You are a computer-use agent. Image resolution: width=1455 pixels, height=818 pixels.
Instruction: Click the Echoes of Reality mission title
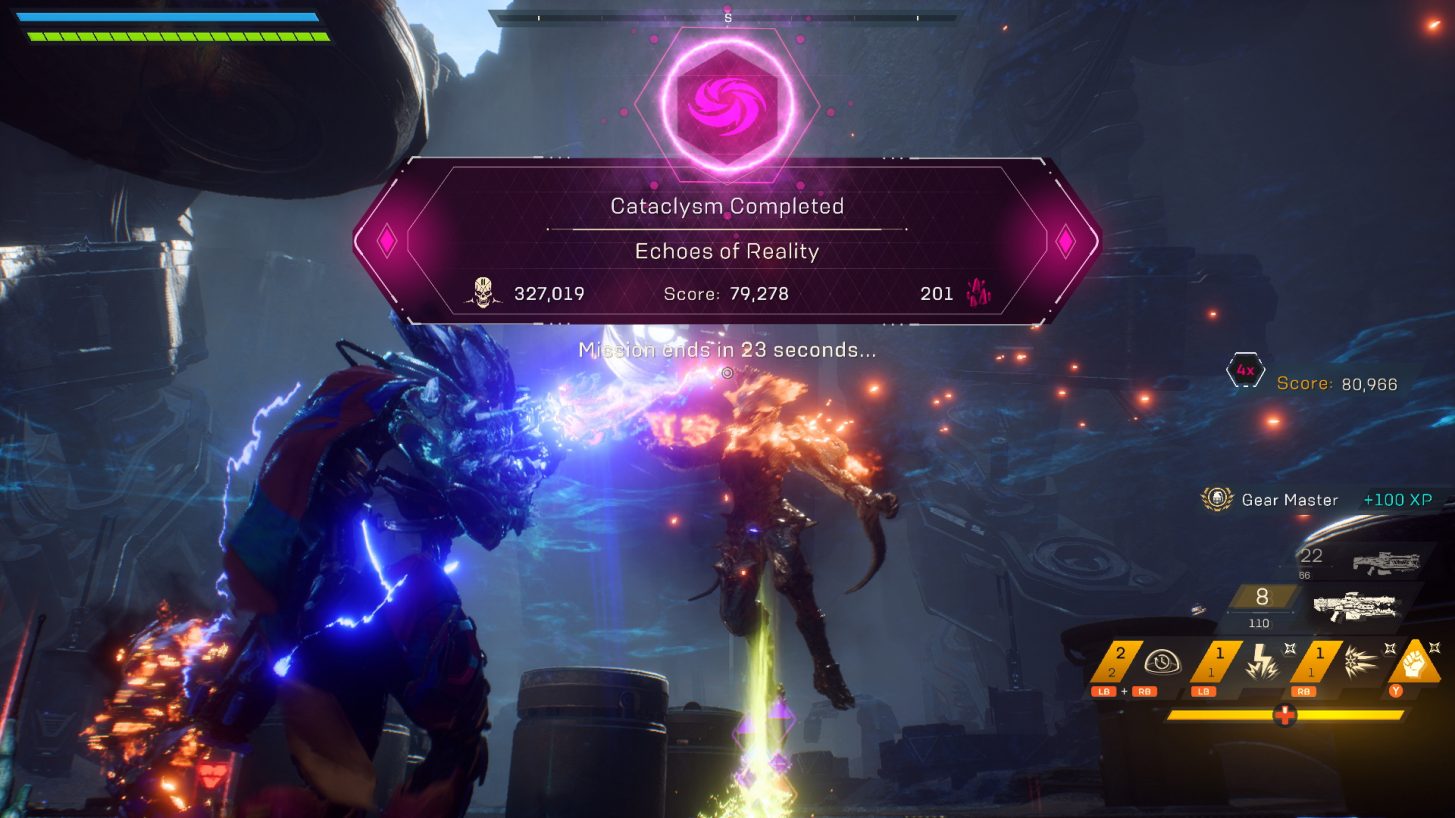pos(728,251)
